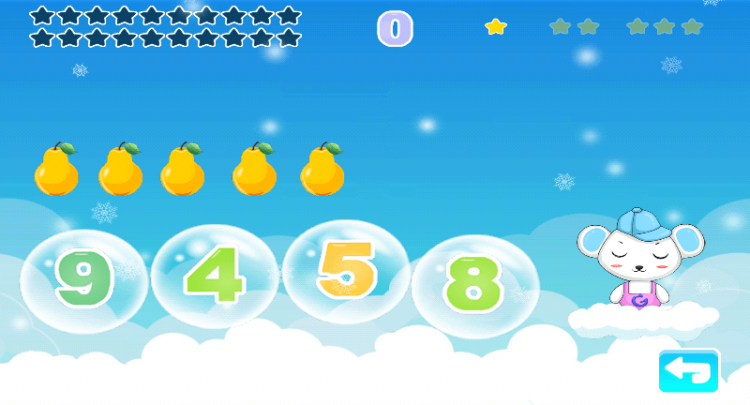Viewport: 750px width, 405px height.
Task: Choose the bubble with number 9
Action: coord(83,281)
